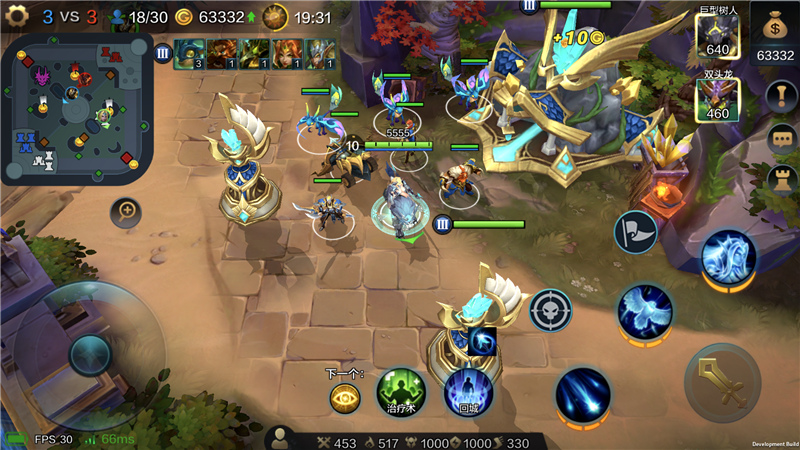Viewport: 800px width, 450px height.
Task: Tap the chess rook tower button
Action: [780, 181]
